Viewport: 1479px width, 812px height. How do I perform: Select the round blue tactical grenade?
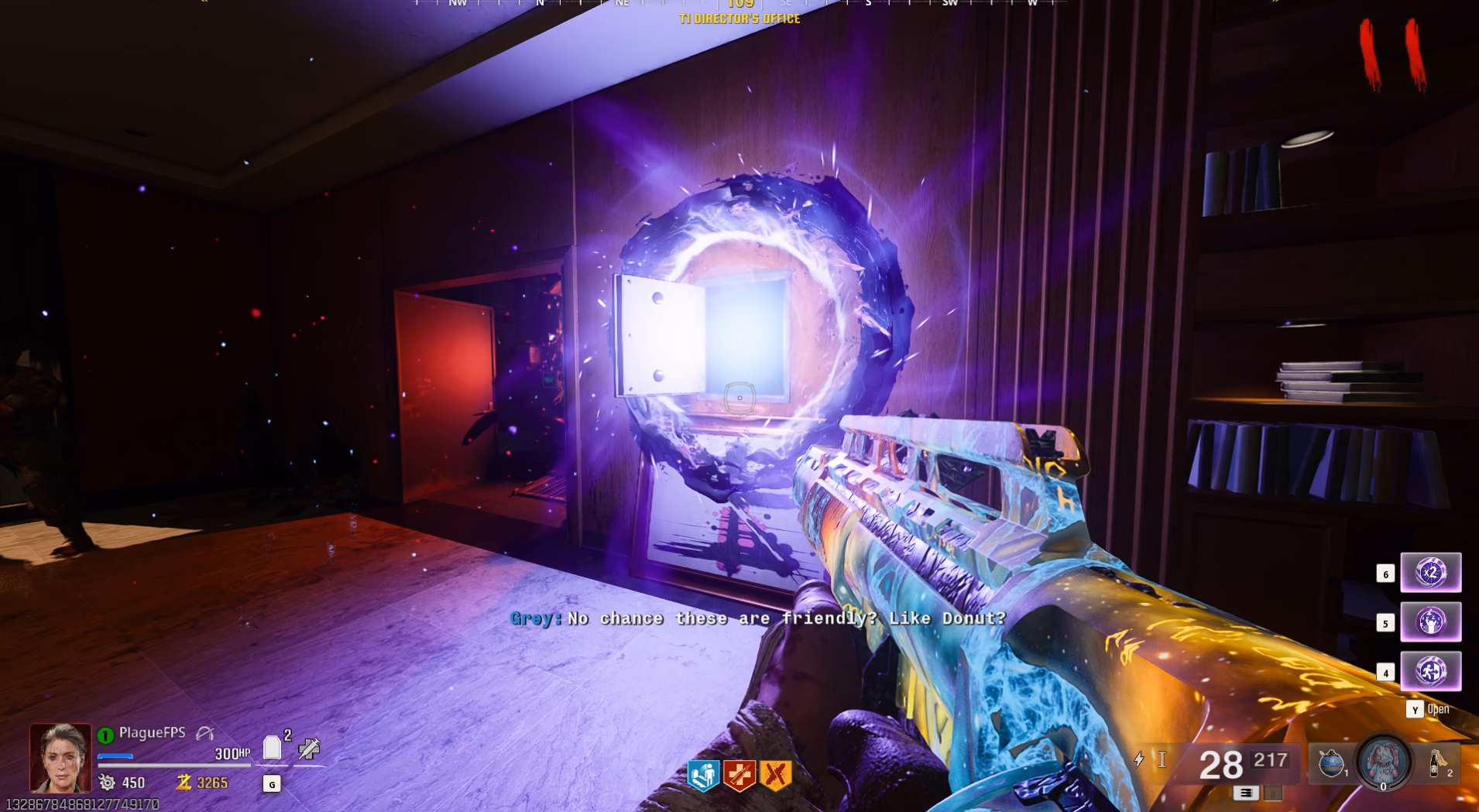[1331, 763]
